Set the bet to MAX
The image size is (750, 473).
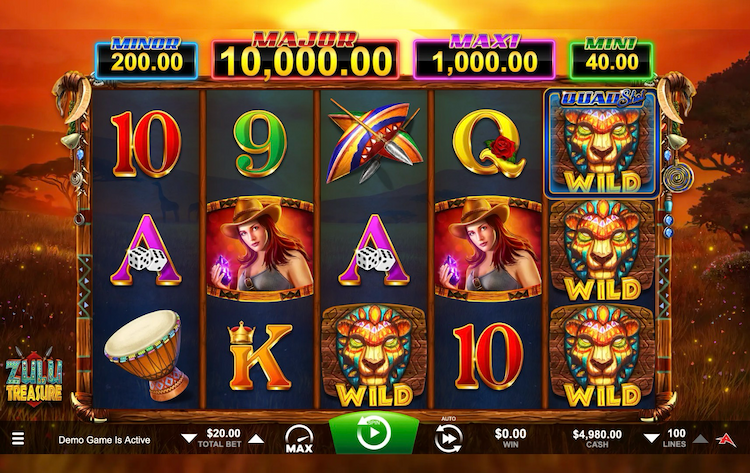(299, 437)
